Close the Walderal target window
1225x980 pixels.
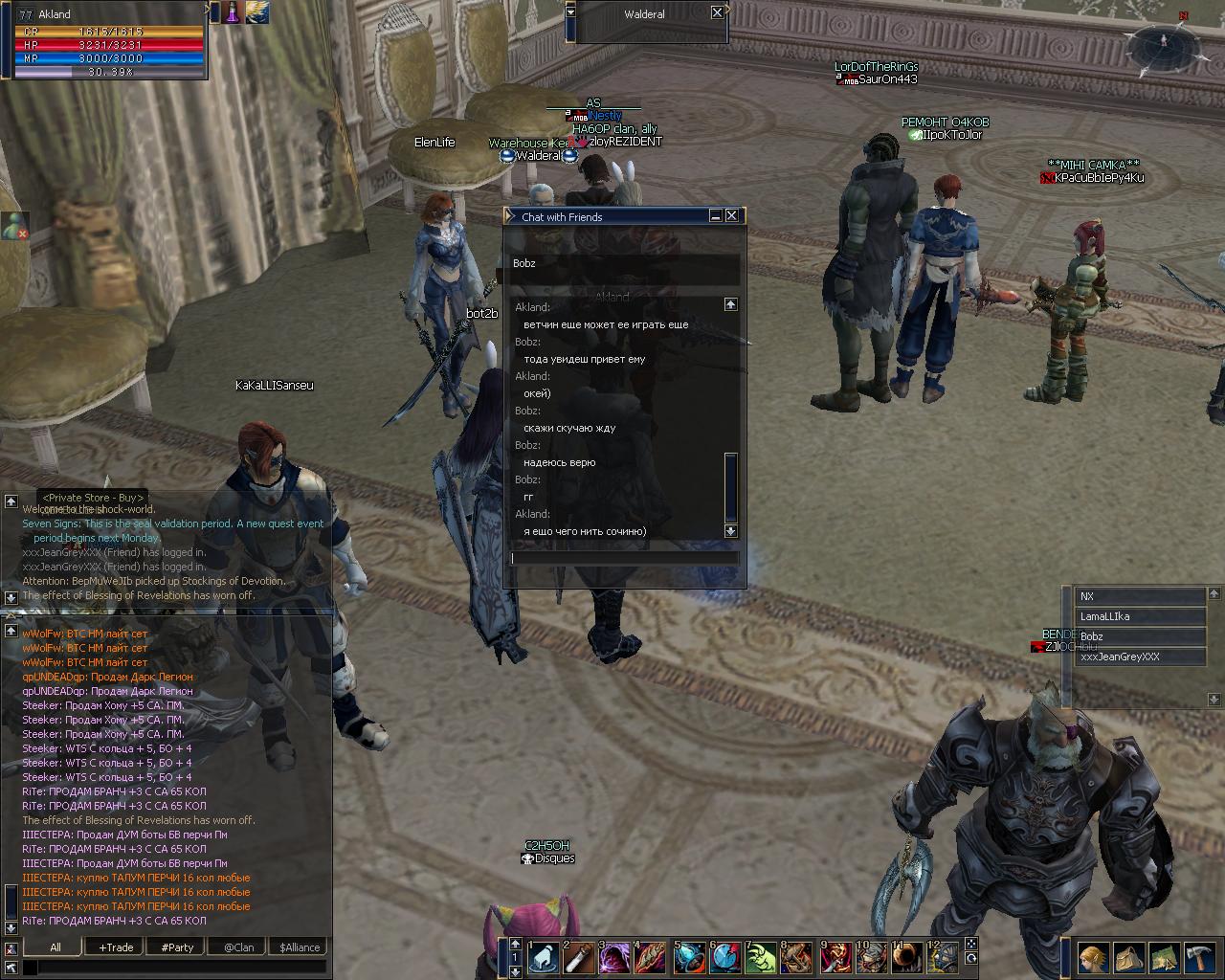click(x=717, y=12)
